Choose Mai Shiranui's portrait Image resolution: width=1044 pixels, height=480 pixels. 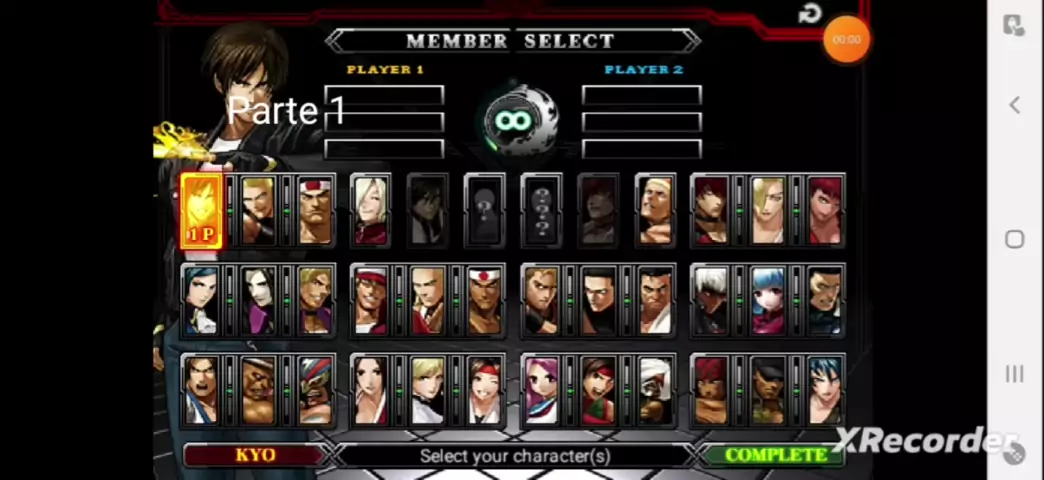pos(371,390)
